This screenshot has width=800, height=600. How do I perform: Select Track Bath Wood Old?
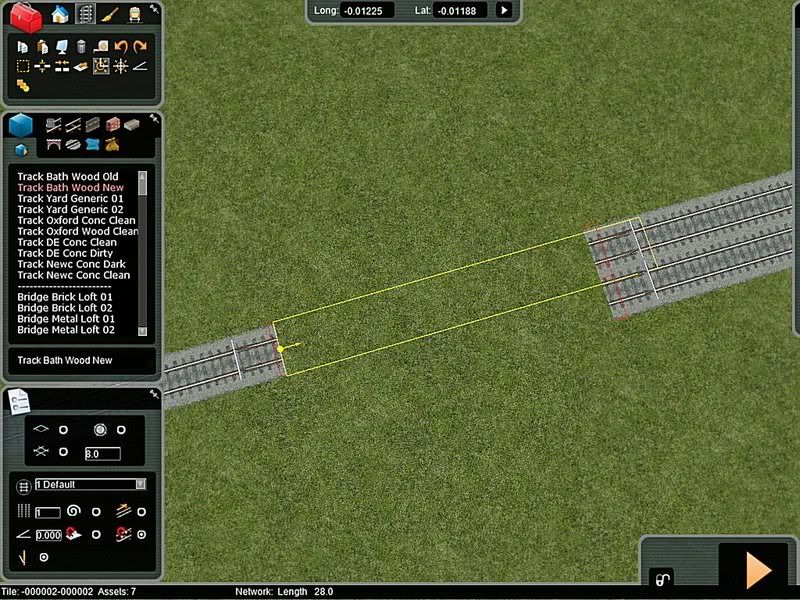click(67, 177)
